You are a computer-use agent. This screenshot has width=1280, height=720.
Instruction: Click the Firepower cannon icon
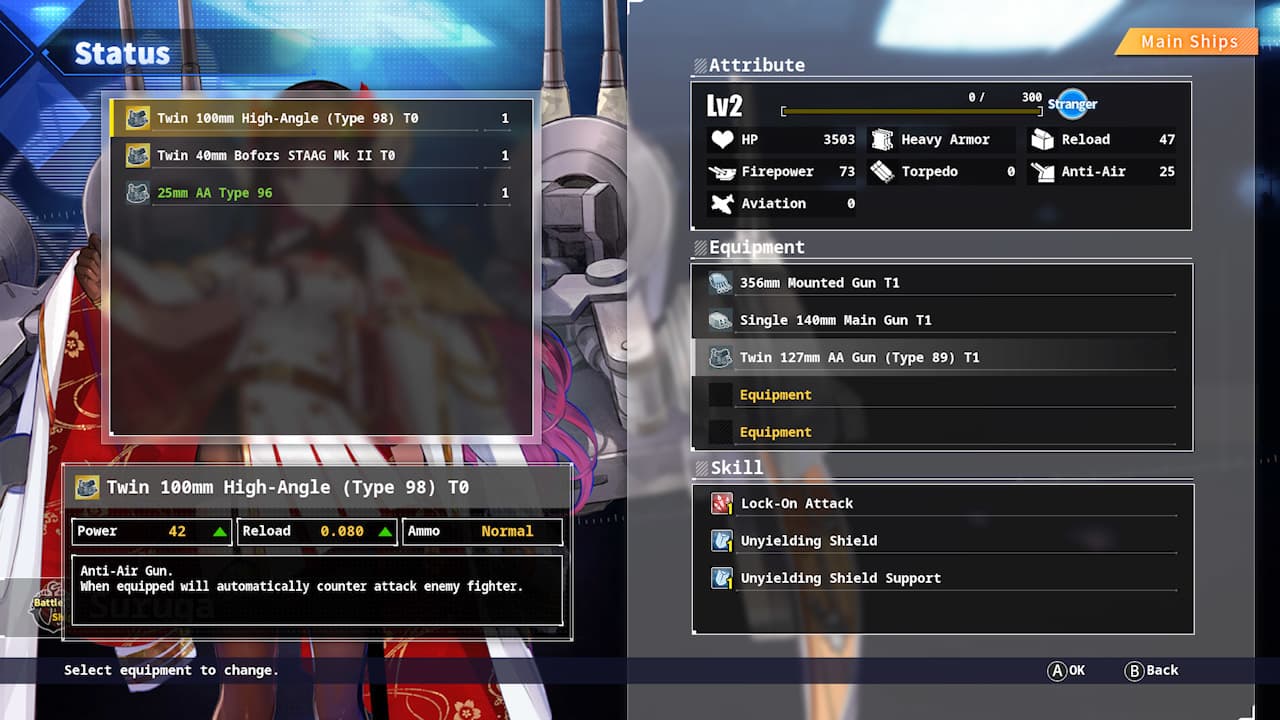point(723,171)
